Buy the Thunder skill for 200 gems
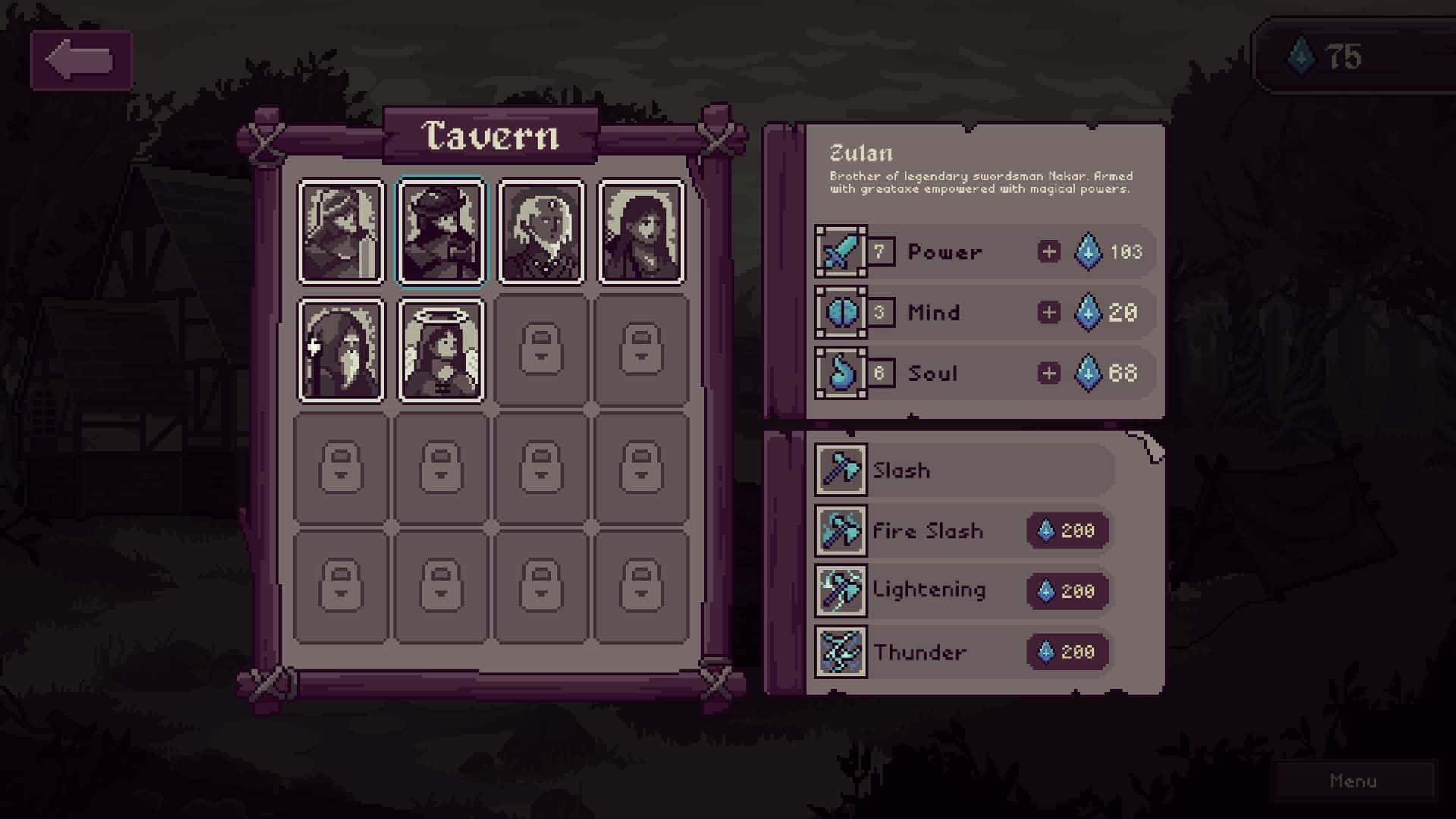 1065,651
